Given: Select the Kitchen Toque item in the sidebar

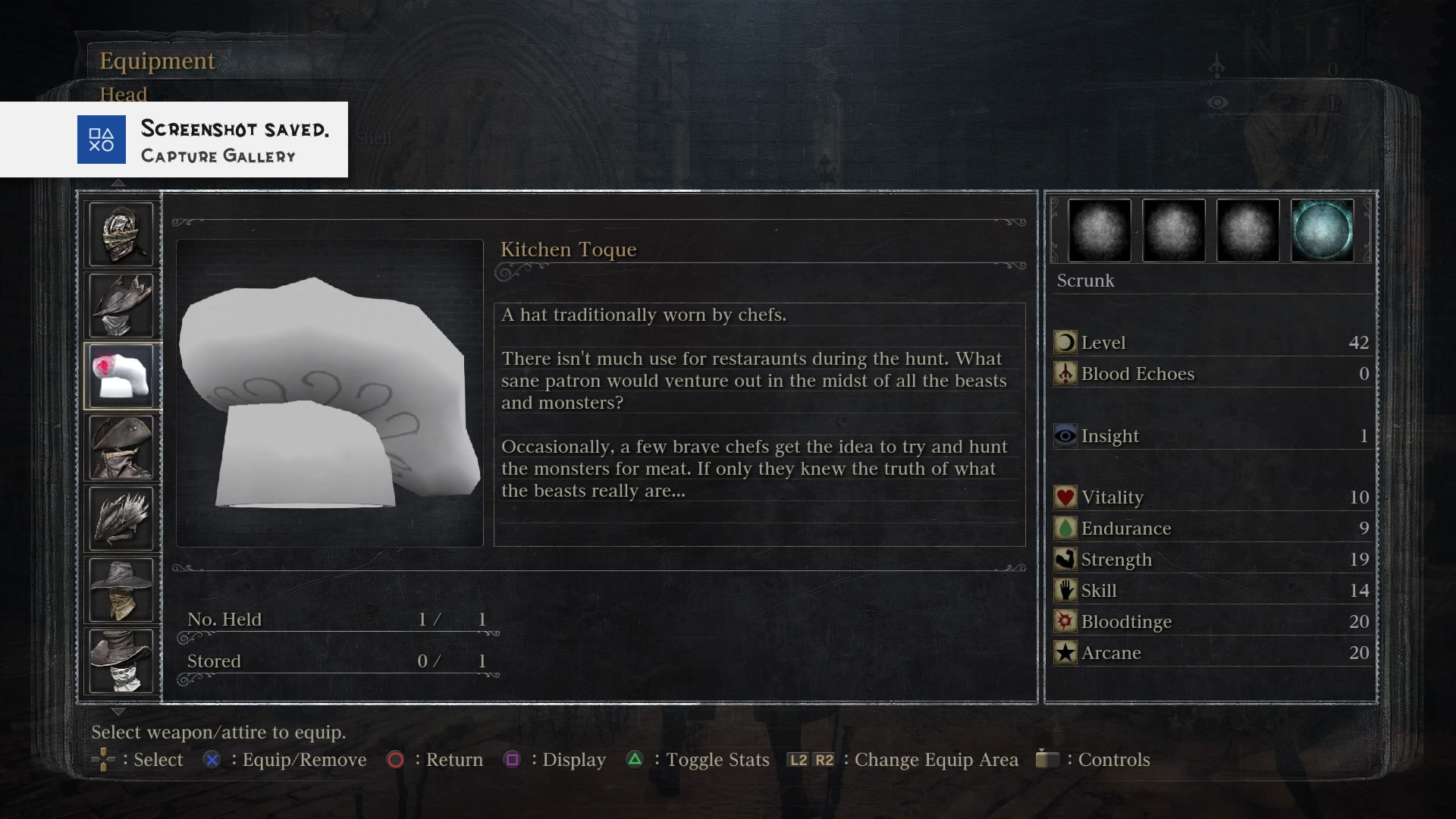Looking at the screenshot, I should 122,375.
